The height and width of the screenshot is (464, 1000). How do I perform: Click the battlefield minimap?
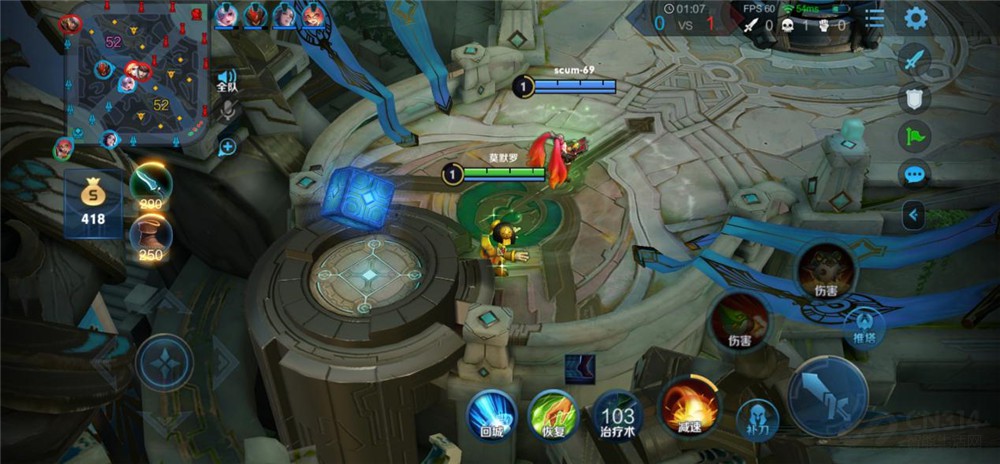click(x=137, y=73)
